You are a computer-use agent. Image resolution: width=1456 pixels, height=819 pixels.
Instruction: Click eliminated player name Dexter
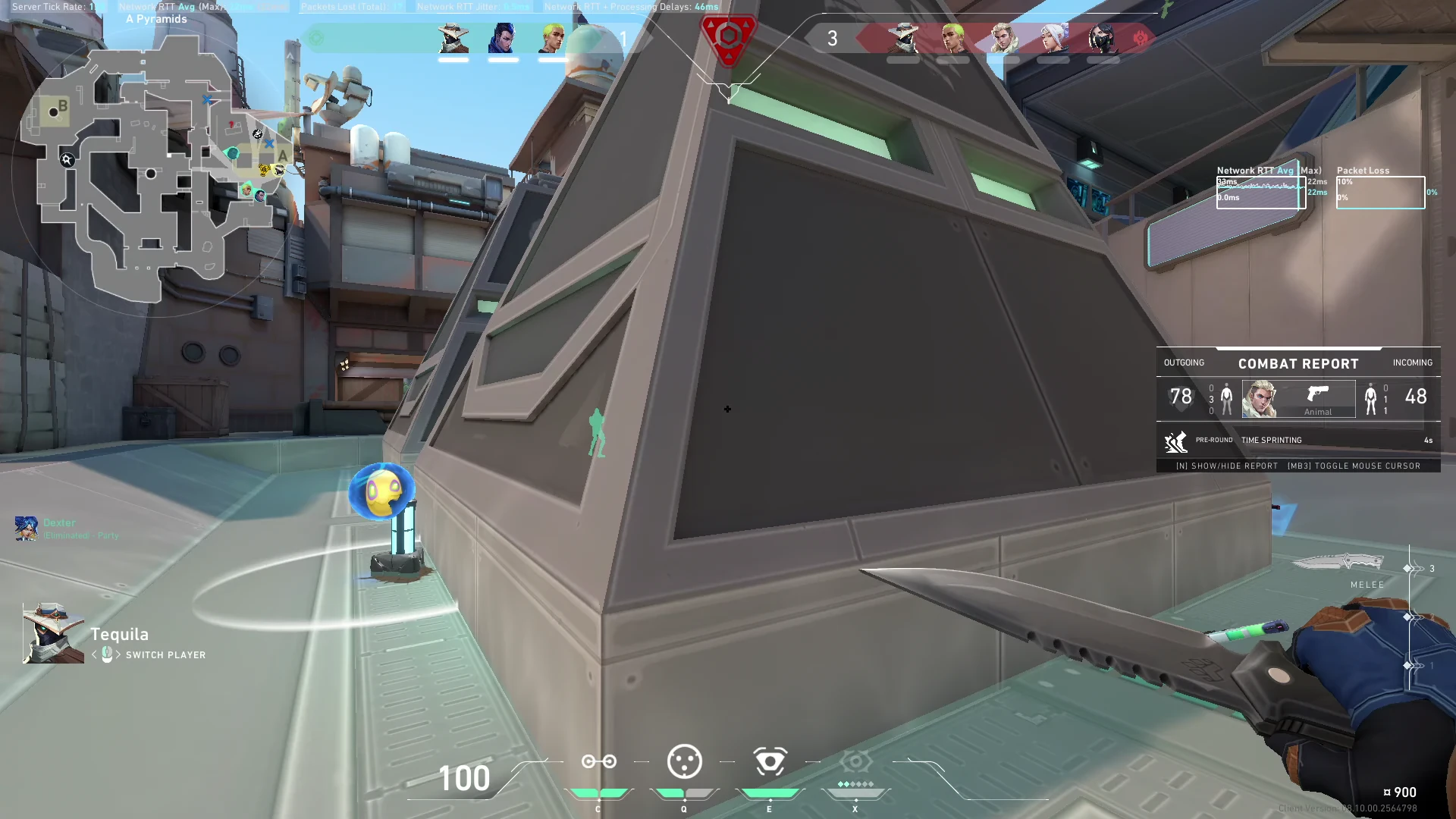click(60, 522)
